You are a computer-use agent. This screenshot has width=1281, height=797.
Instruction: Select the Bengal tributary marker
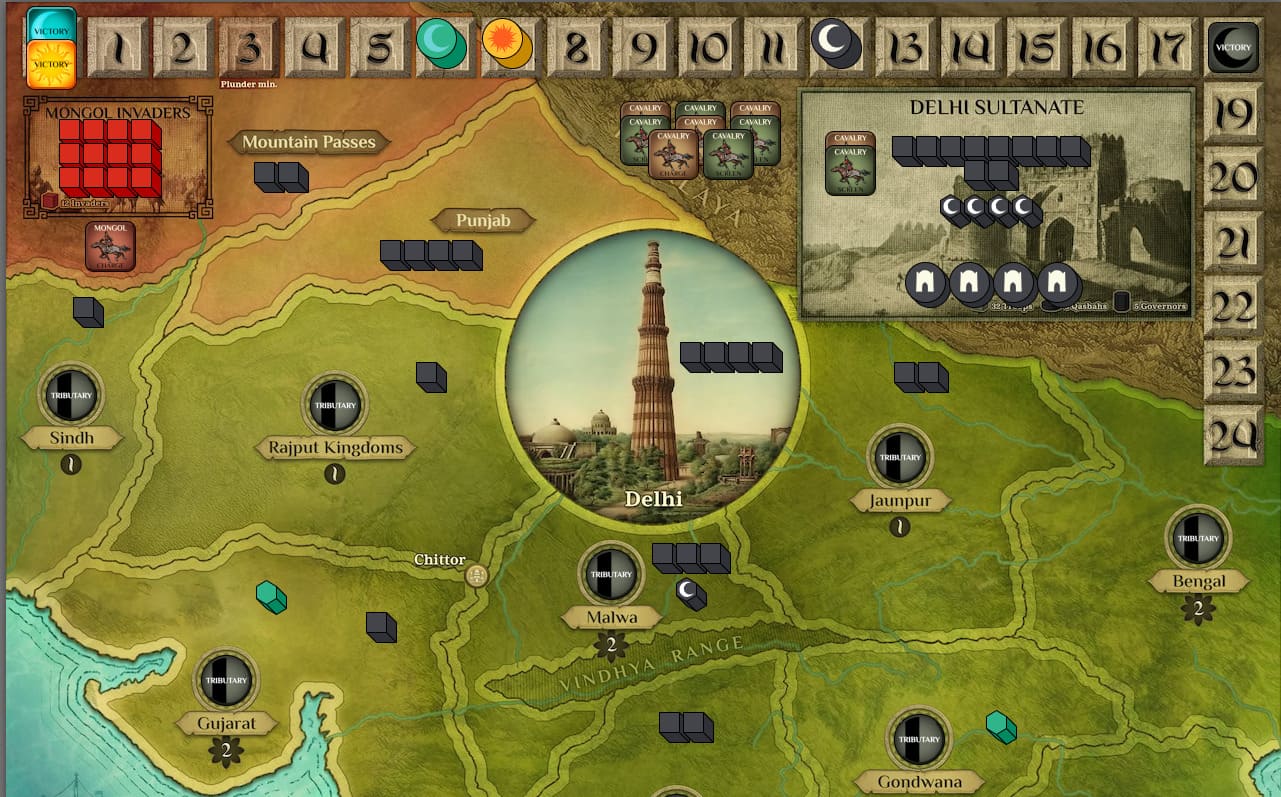pos(1198,538)
